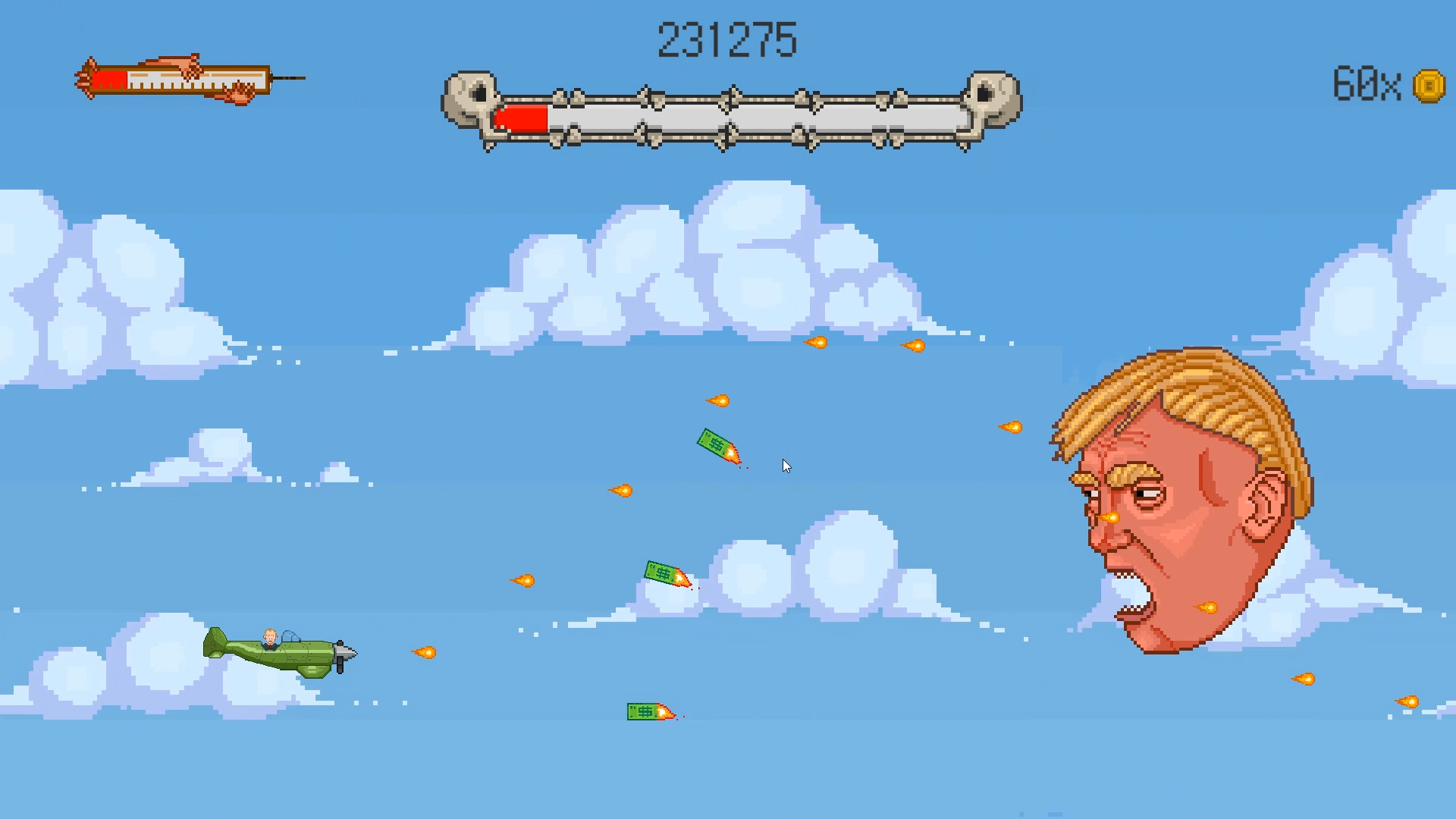Click the dollar bill above the middle cloud
Screen dimensions: 1456x819
tap(666, 573)
